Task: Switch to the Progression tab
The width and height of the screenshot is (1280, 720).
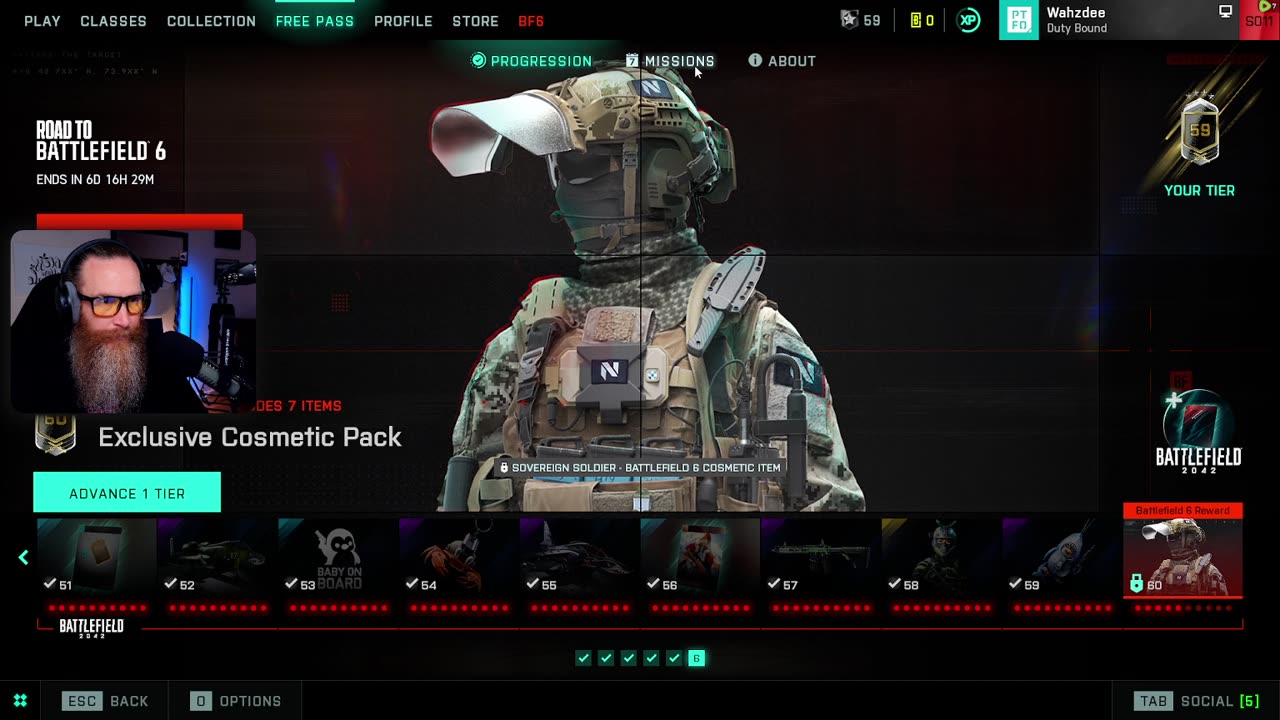Action: coord(532,61)
